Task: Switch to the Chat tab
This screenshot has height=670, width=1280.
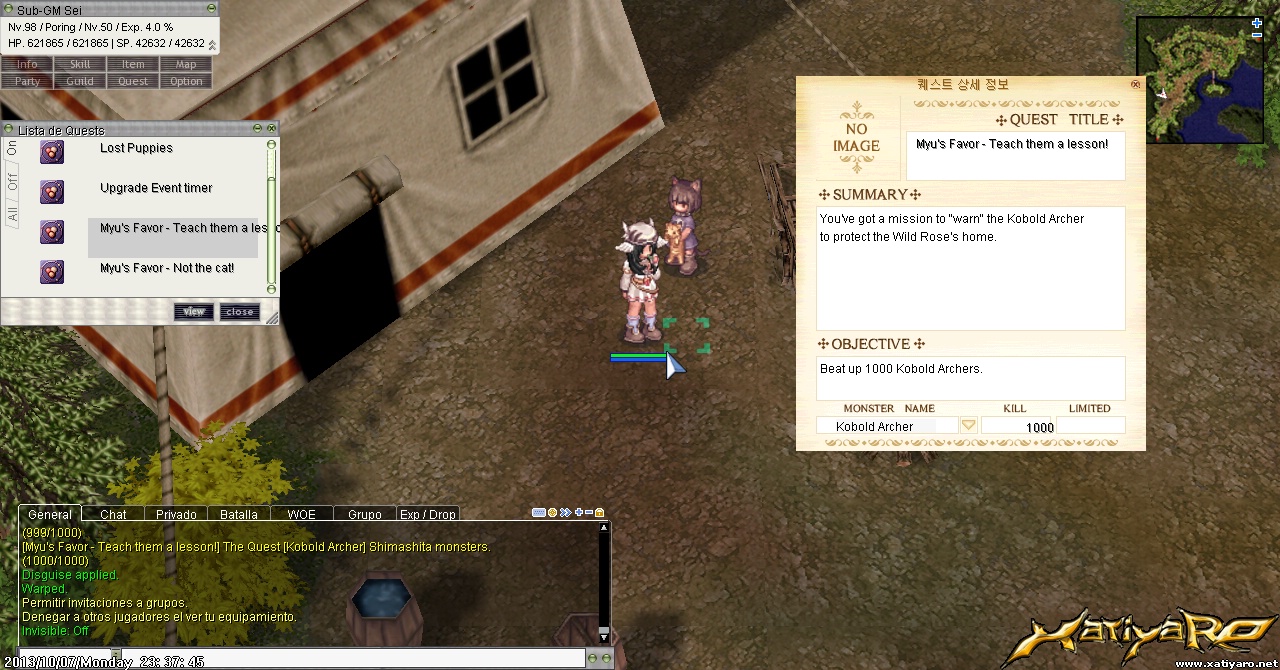Action: point(113,515)
